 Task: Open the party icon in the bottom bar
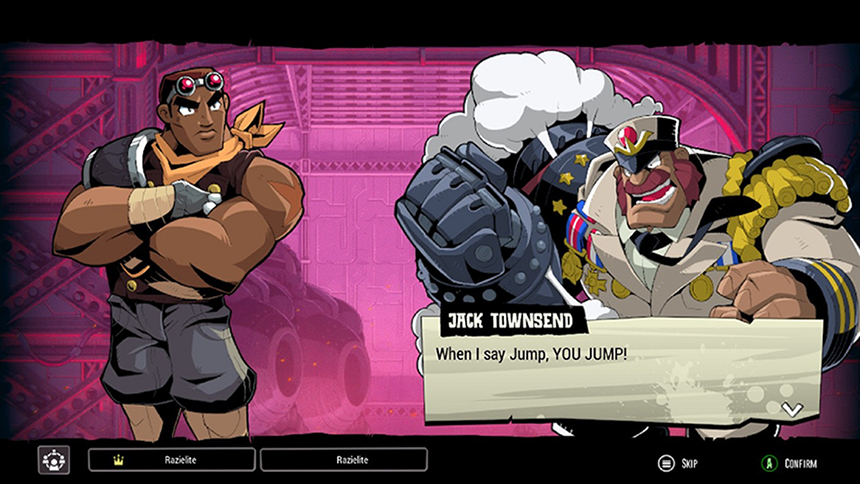(x=54, y=460)
